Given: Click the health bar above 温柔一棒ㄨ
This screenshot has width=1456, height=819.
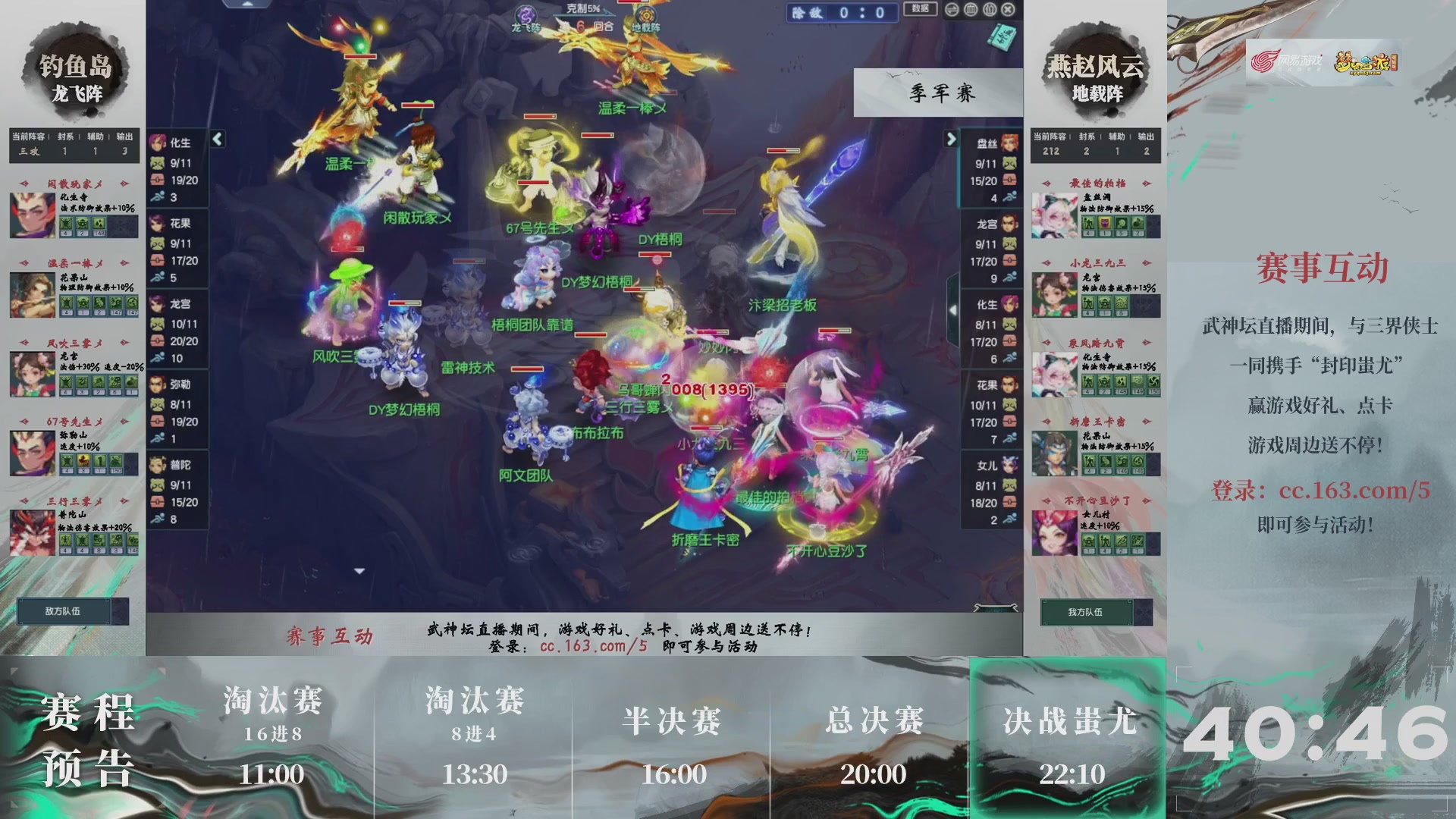Looking at the screenshot, I should point(661,93).
